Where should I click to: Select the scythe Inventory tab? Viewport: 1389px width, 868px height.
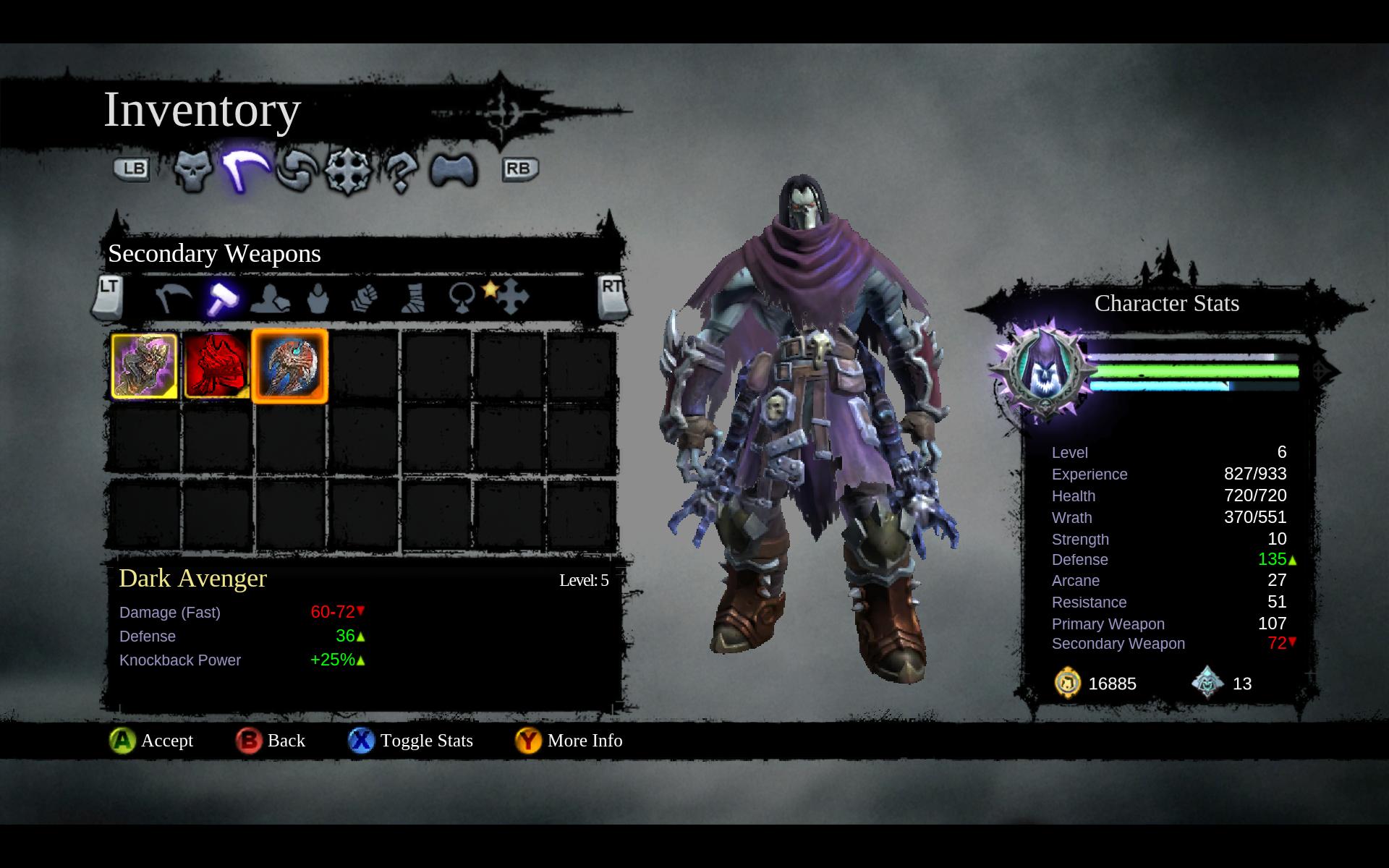pyautogui.click(x=245, y=169)
